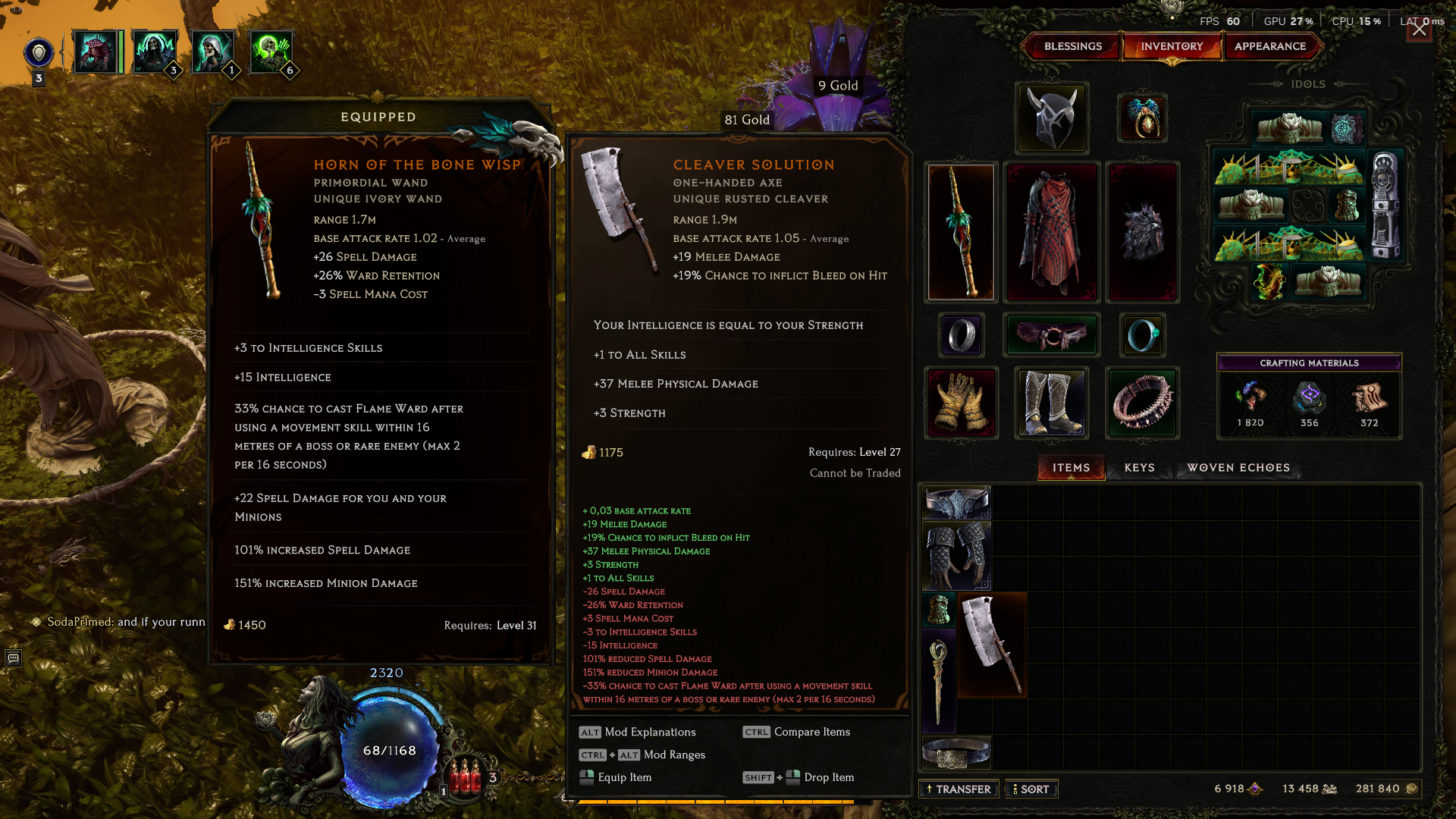
Task: Open the Appearance tab
Action: (x=1269, y=46)
